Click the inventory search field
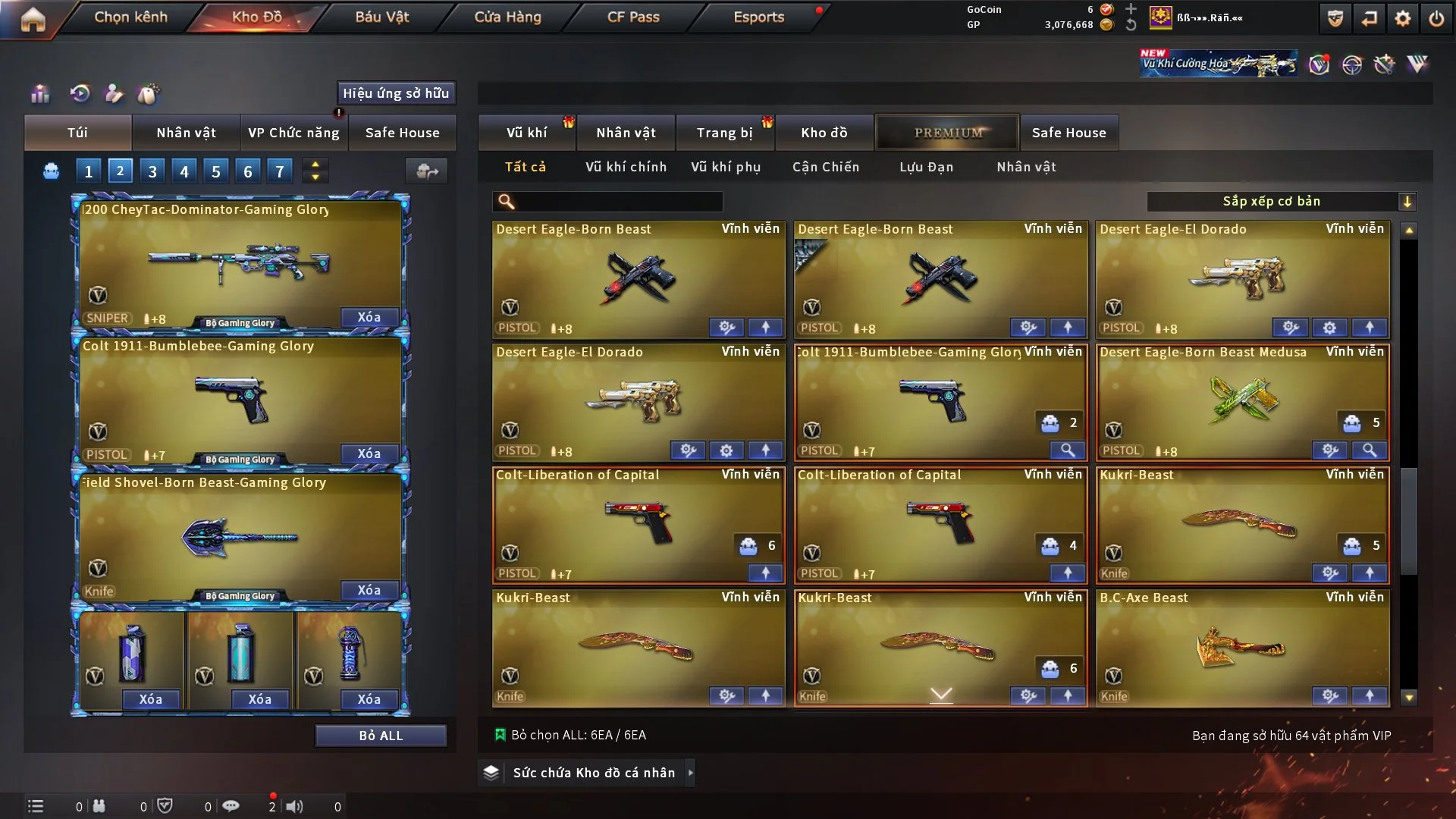Viewport: 1456px width, 819px height. [618, 202]
